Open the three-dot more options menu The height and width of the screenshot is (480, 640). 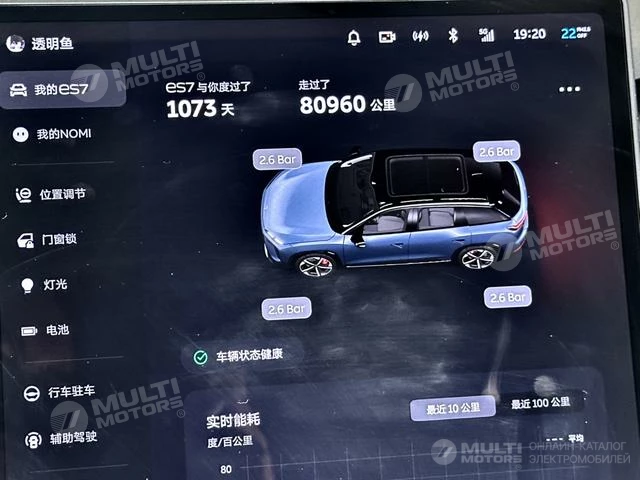(x=570, y=89)
